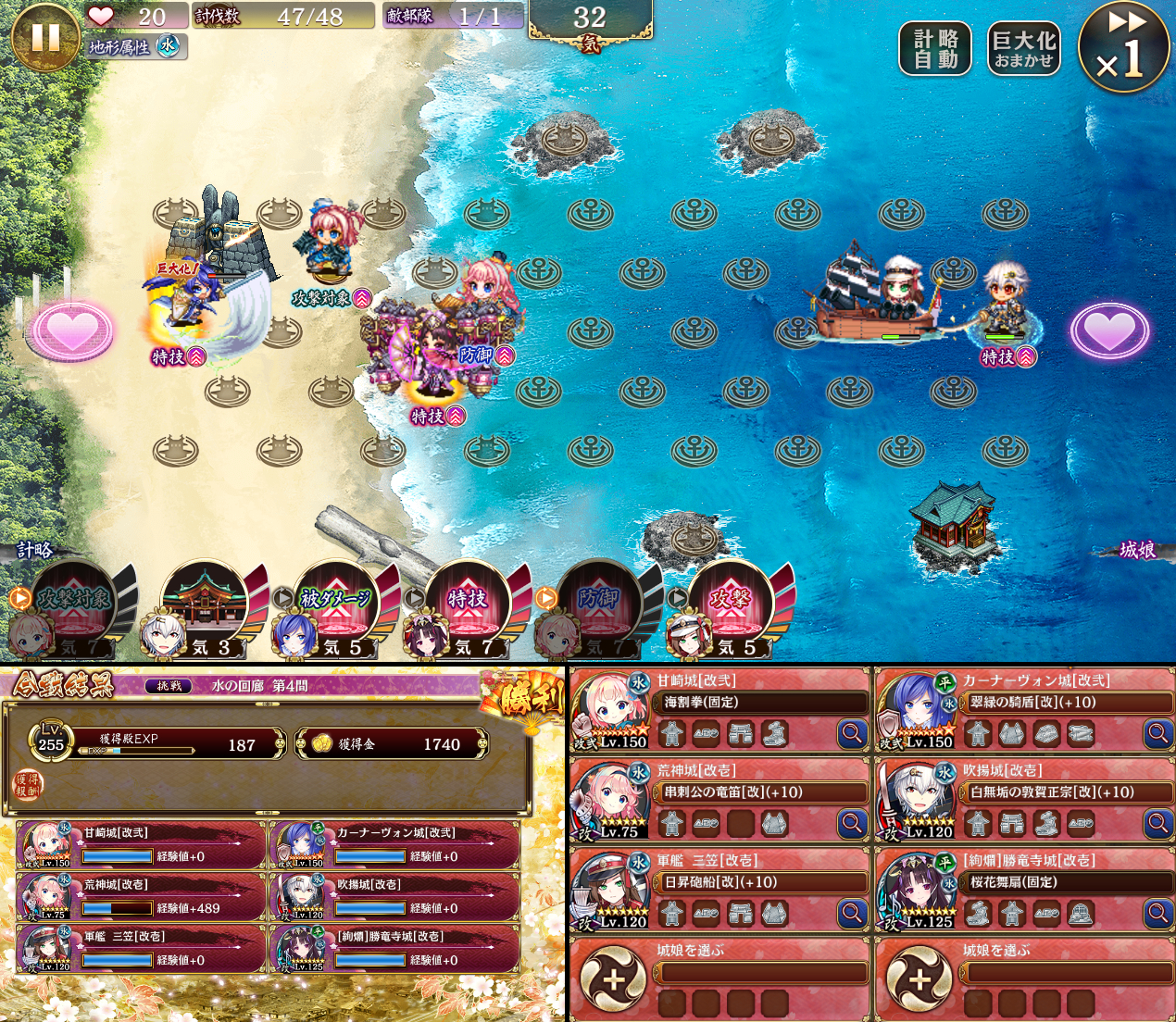Open the 計略 stratagem panel label

[35, 550]
